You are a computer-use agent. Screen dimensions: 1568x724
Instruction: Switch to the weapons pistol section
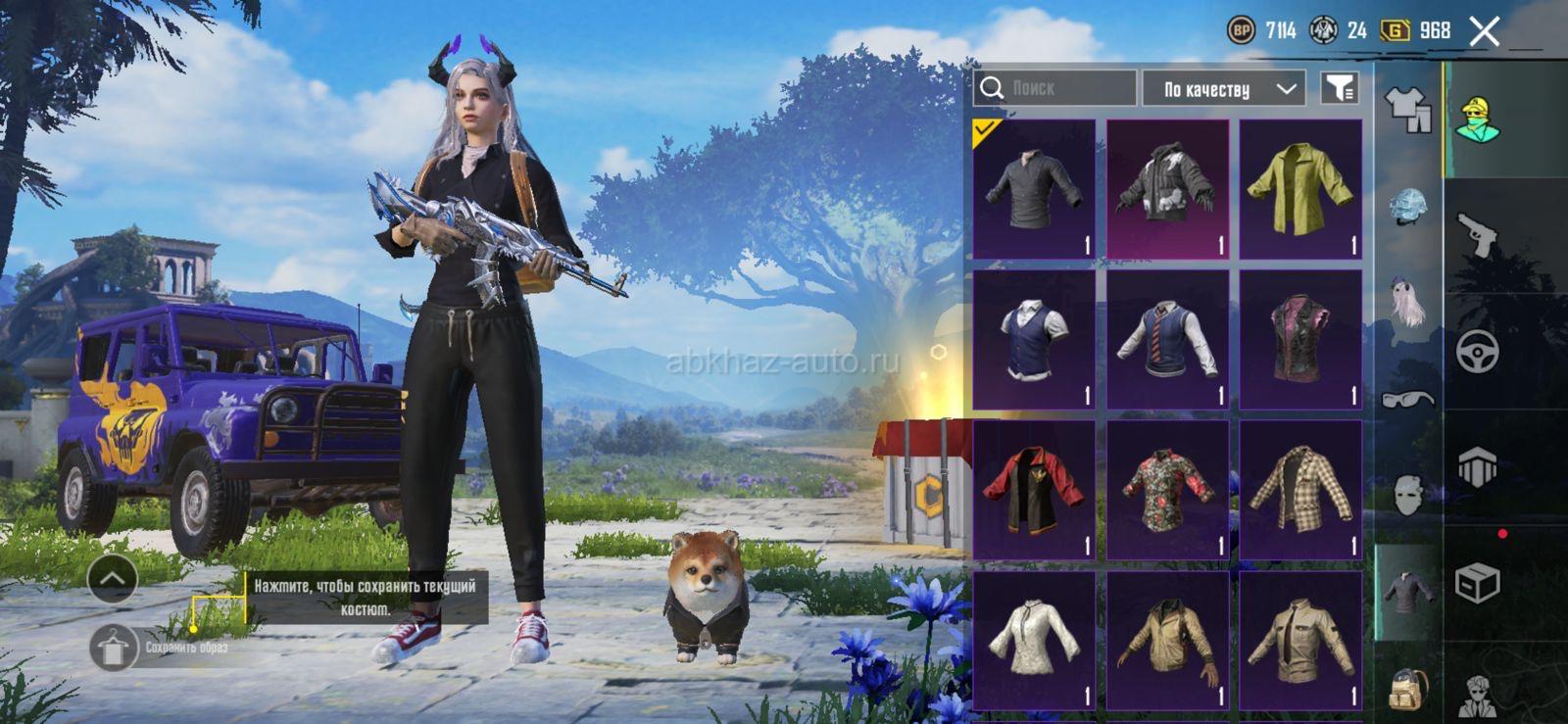pyautogui.click(x=1477, y=235)
